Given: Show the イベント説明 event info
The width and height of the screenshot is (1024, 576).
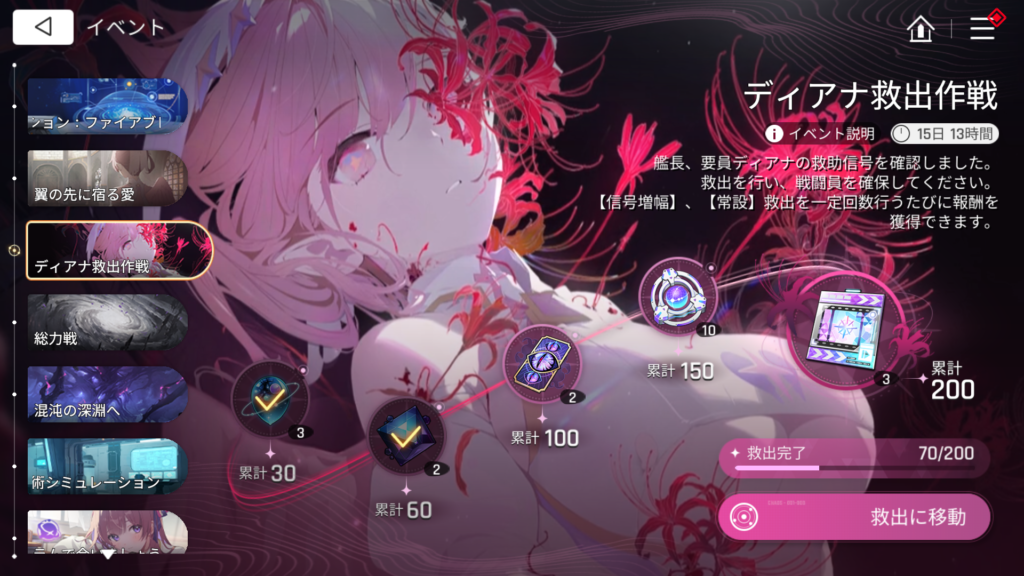Looking at the screenshot, I should coord(821,133).
